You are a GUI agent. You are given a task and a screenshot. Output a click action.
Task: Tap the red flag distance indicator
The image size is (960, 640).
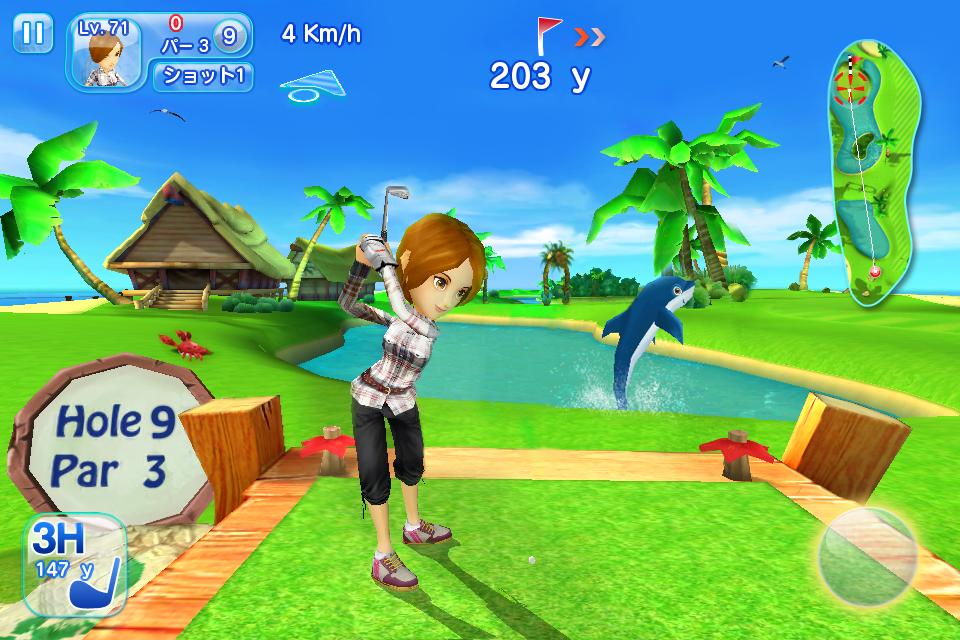coord(550,36)
